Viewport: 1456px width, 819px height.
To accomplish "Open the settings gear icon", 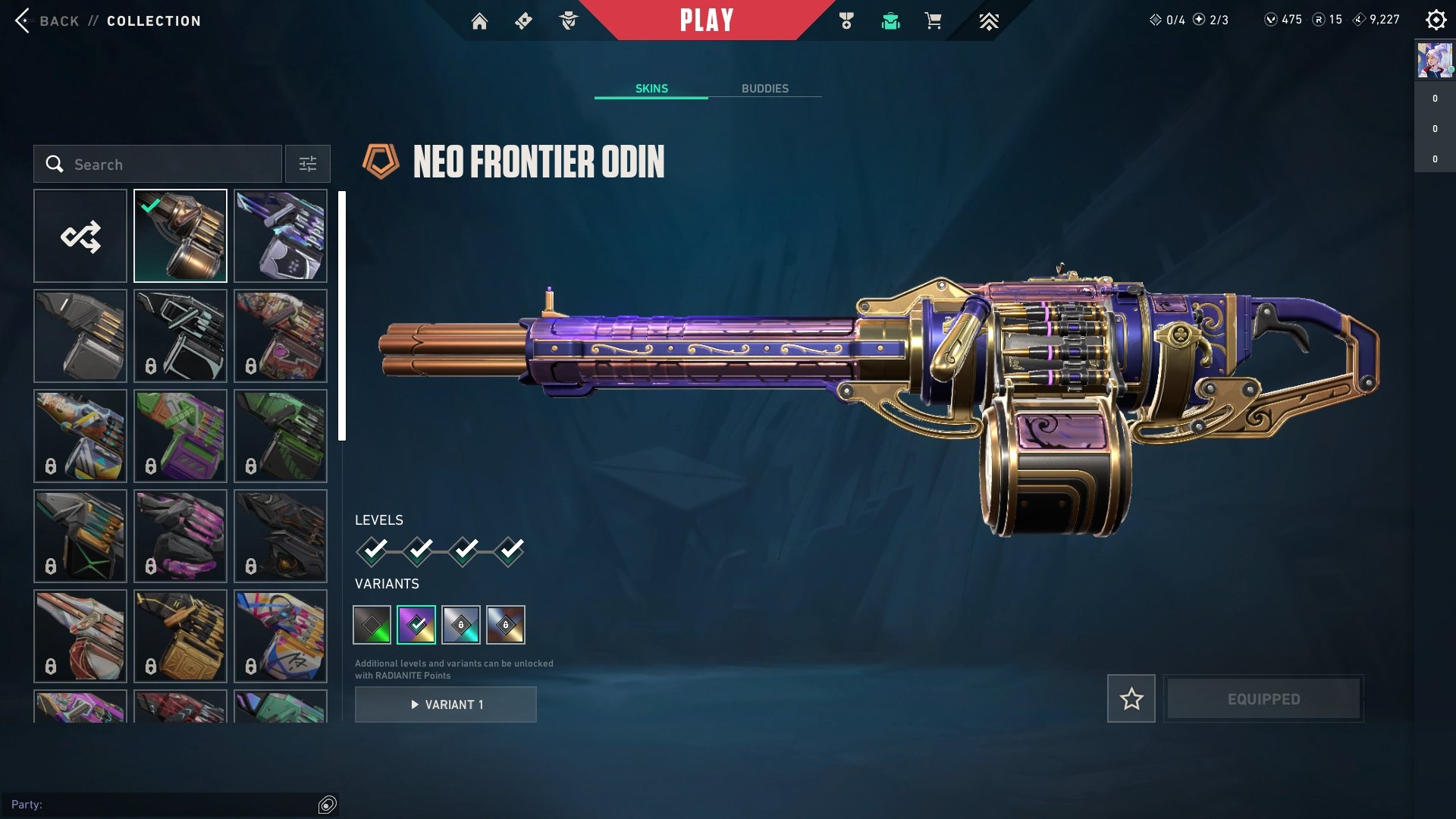I will click(x=1436, y=20).
